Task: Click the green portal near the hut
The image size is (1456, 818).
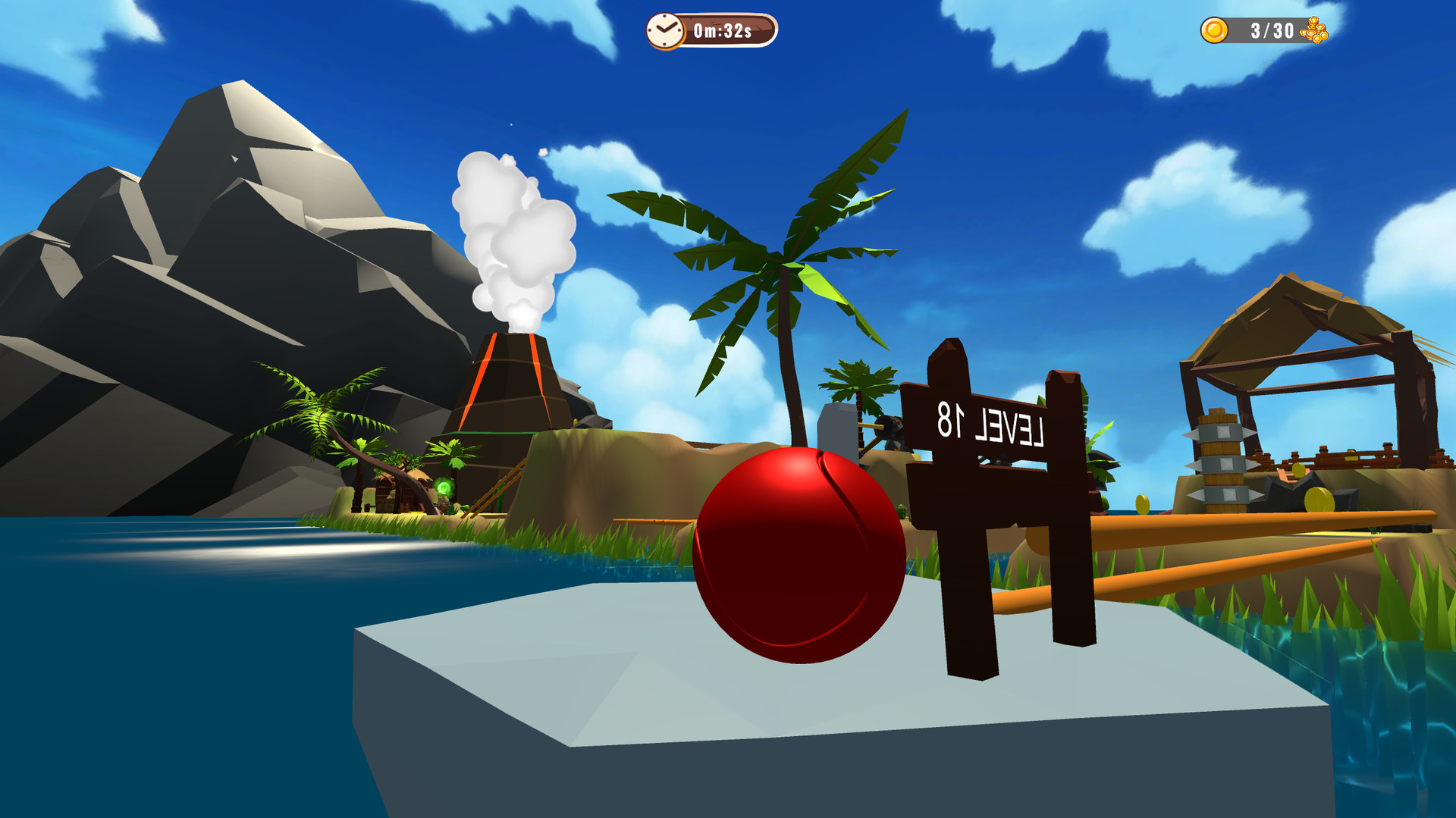Action: (444, 487)
